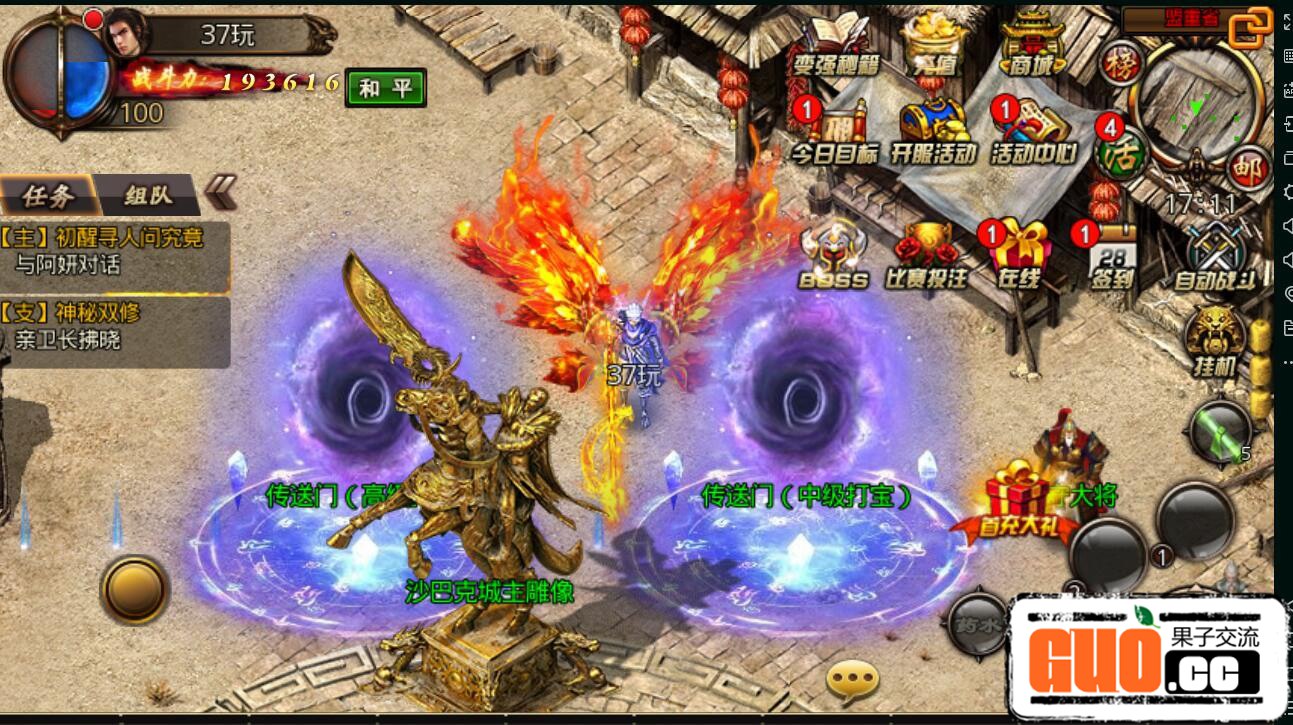Open the BOSS helmet menu
Viewport: 1293px width, 725px height.
[833, 255]
